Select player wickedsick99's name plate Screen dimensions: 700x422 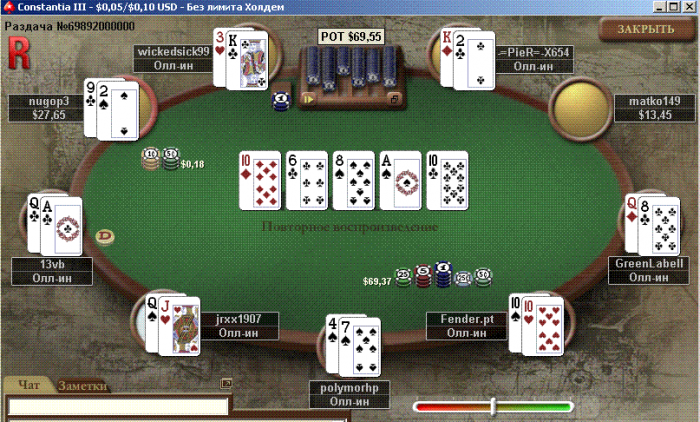[173, 58]
